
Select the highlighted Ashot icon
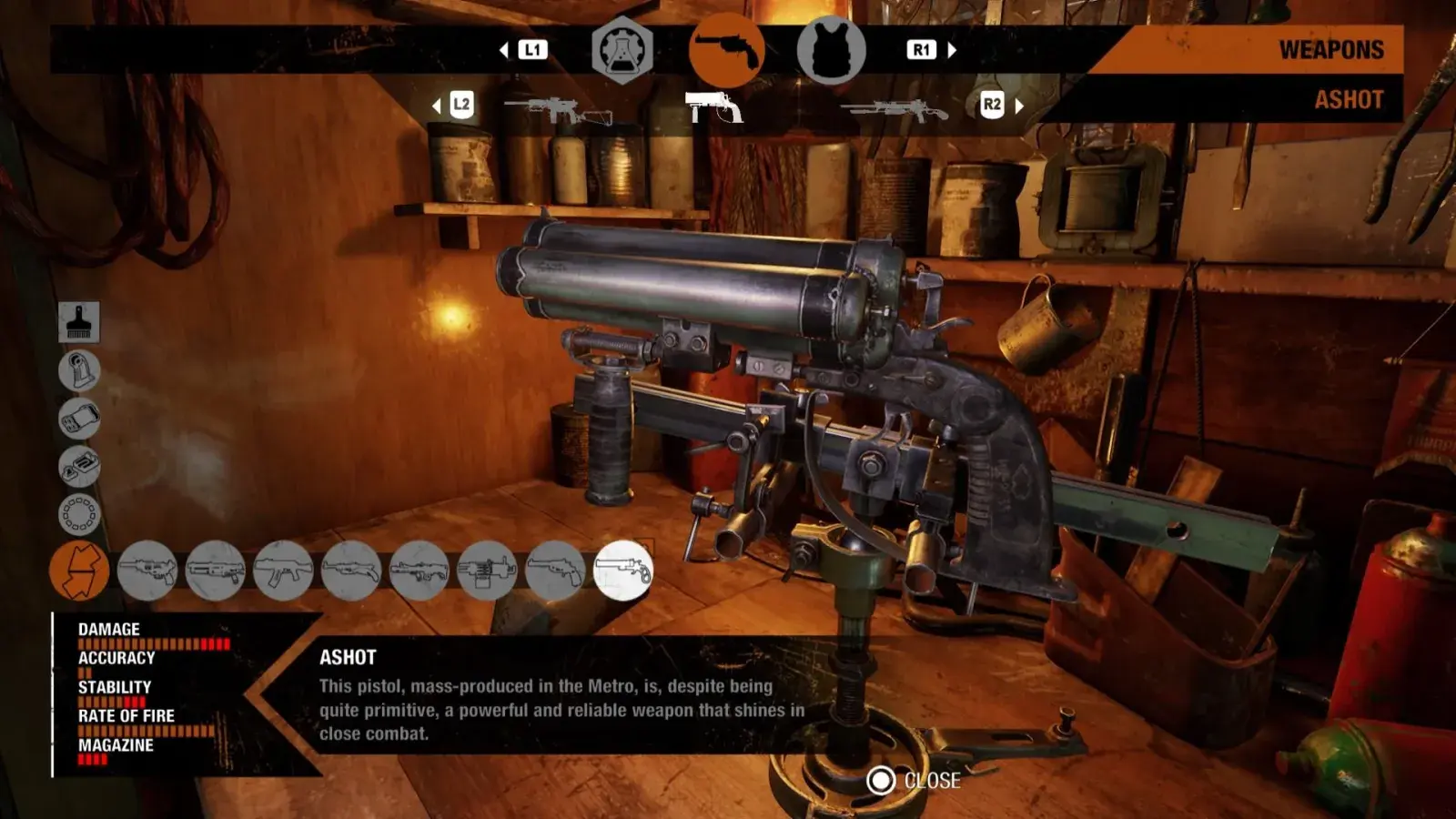623,571
